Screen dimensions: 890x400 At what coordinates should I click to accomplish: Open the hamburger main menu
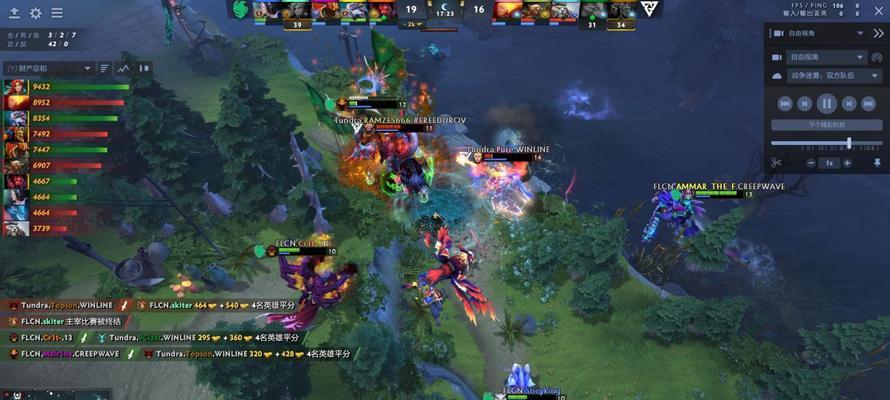pos(57,13)
